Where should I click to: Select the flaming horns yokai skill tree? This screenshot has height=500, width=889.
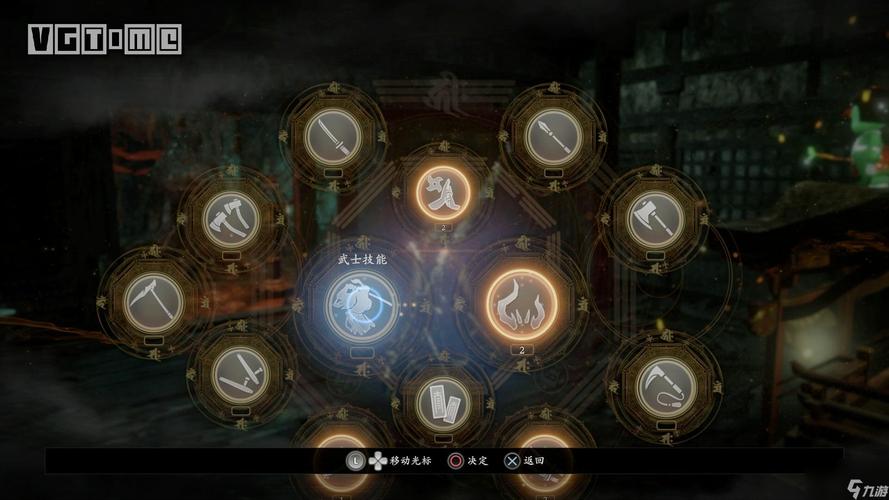coord(522,301)
